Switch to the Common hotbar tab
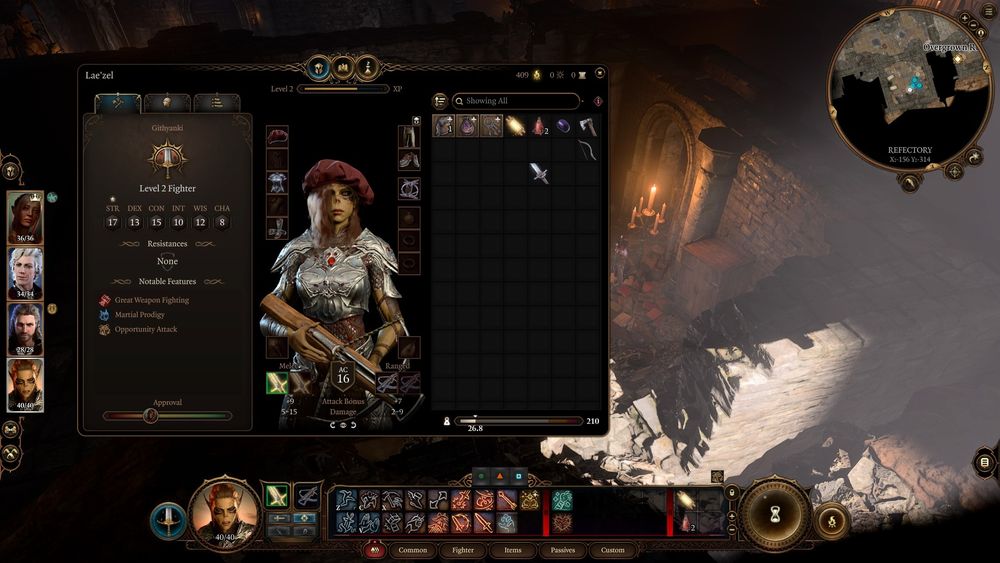The image size is (1000, 563). click(x=412, y=550)
